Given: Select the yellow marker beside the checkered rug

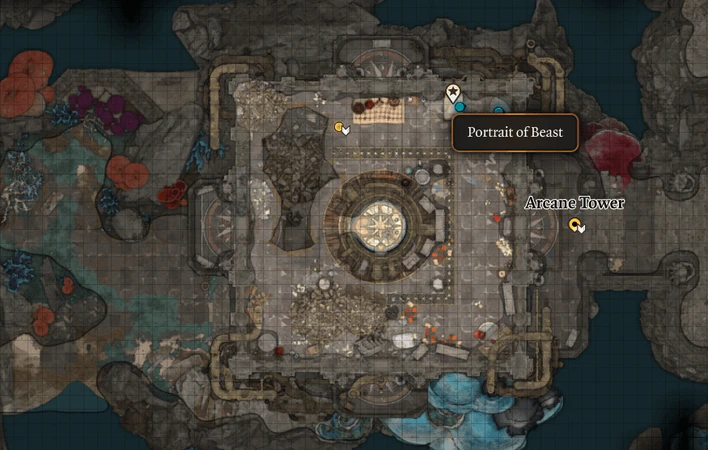Looking at the screenshot, I should click(x=341, y=127).
